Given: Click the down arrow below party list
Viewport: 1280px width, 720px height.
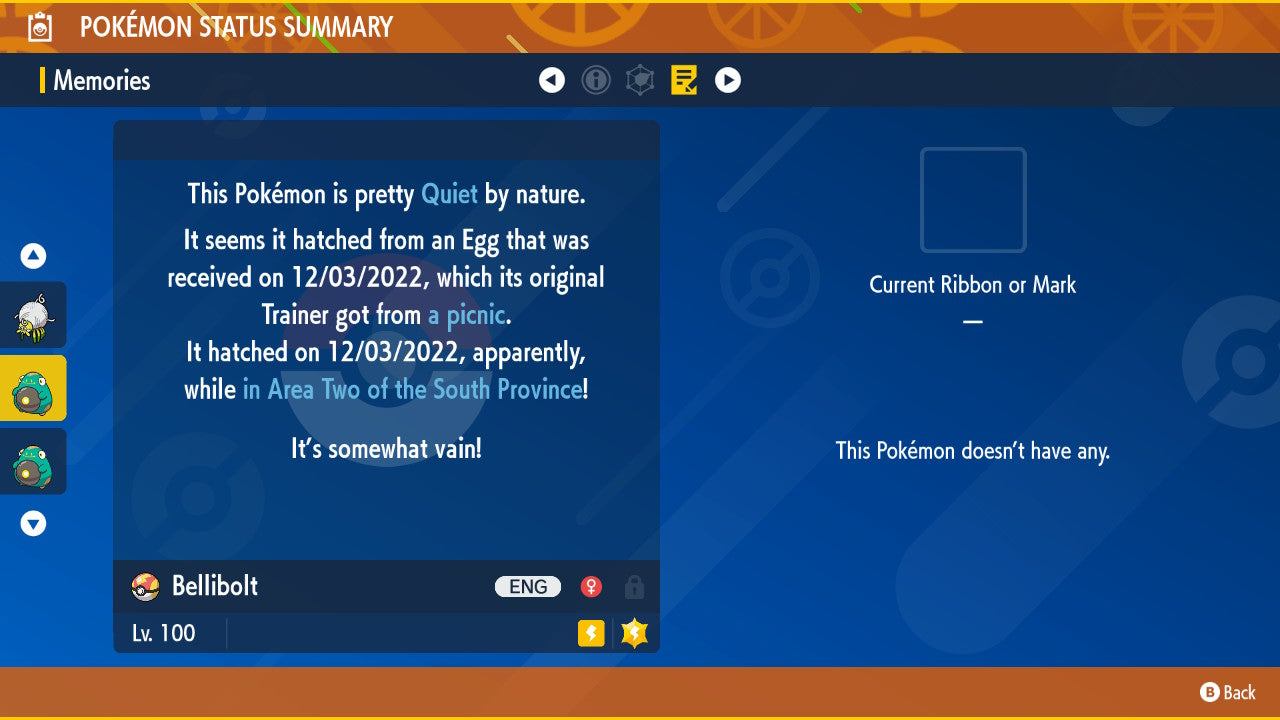Looking at the screenshot, I should point(32,523).
